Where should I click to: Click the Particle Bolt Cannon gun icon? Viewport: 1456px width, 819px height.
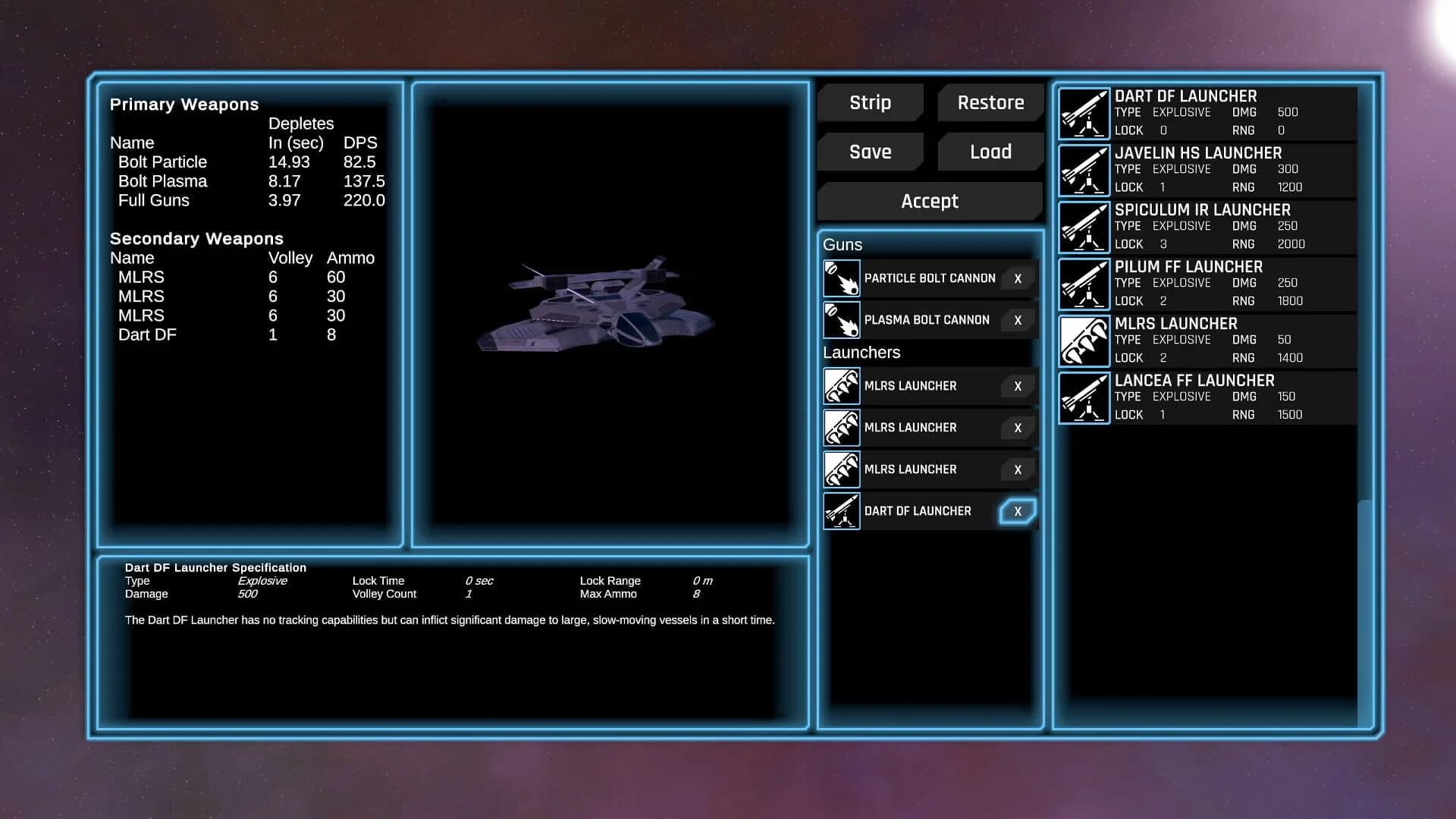840,278
